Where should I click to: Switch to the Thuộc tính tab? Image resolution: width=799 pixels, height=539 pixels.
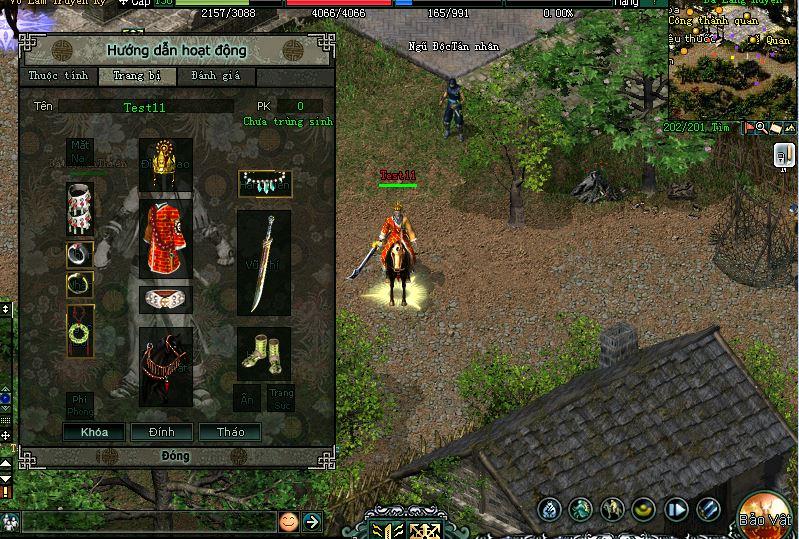58,76
